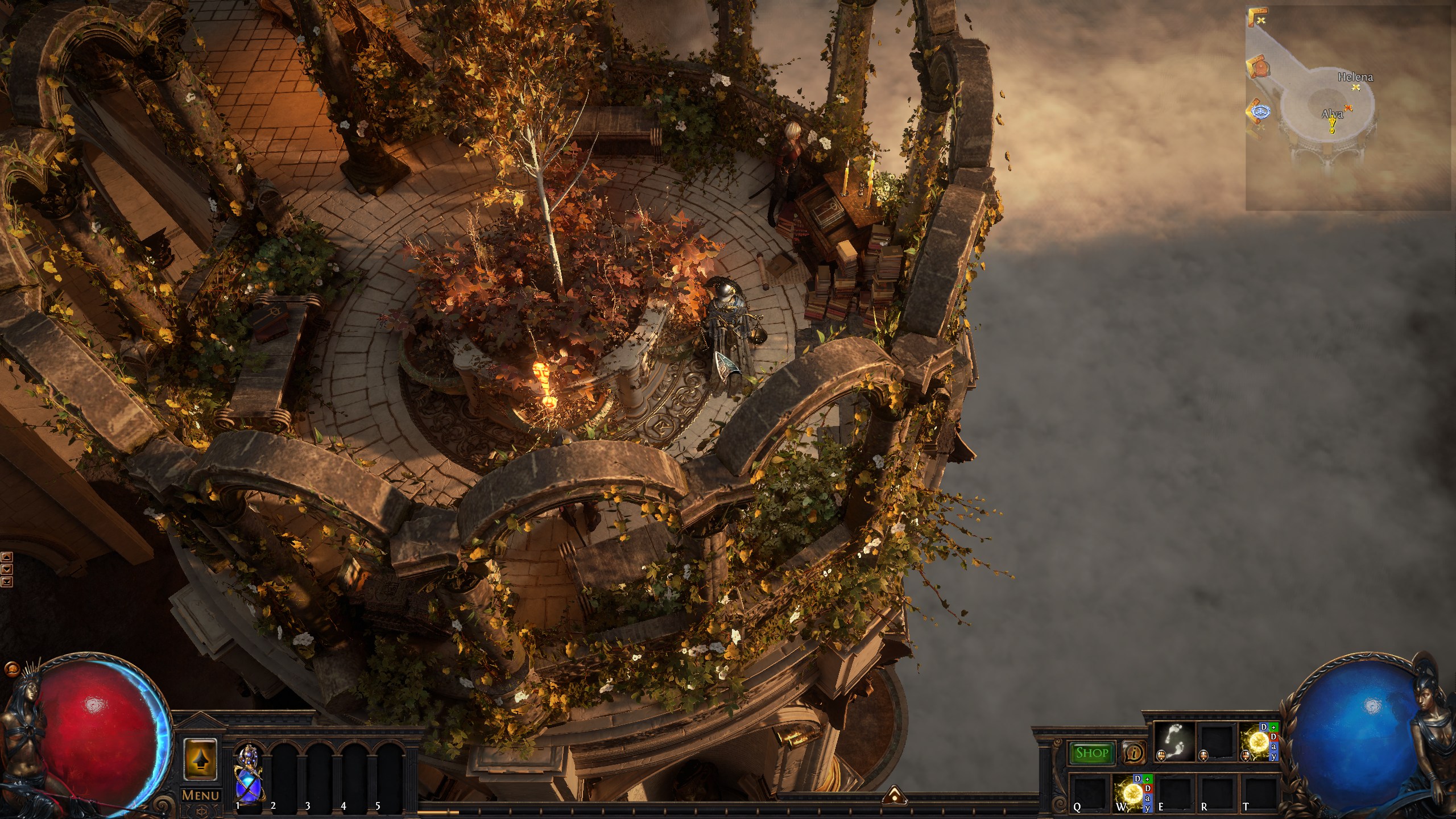Activate the yellow orb skill bound to W
The height and width of the screenshot is (819, 1456).
(x=1128, y=792)
